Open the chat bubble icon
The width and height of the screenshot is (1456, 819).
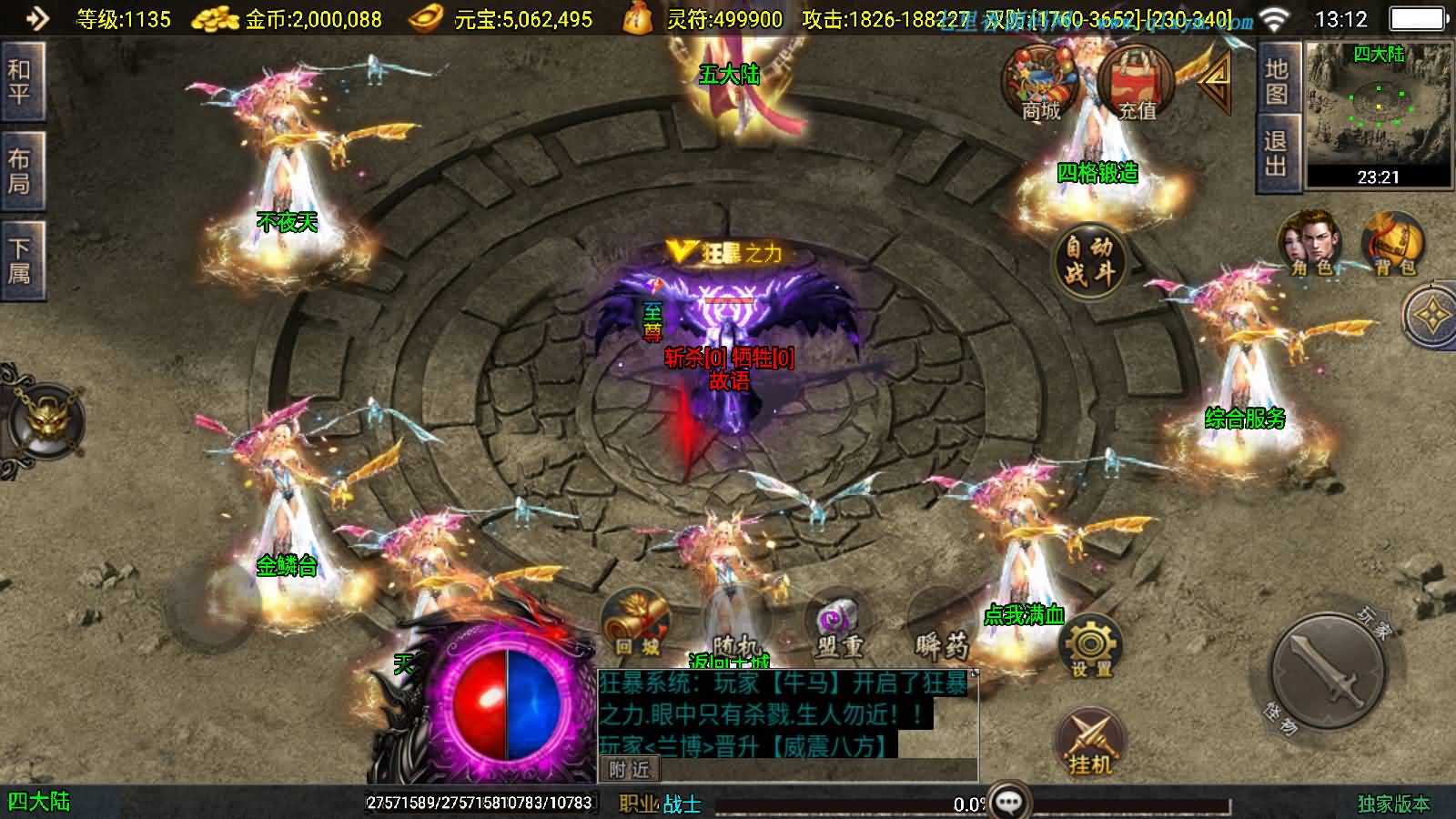click(1009, 802)
